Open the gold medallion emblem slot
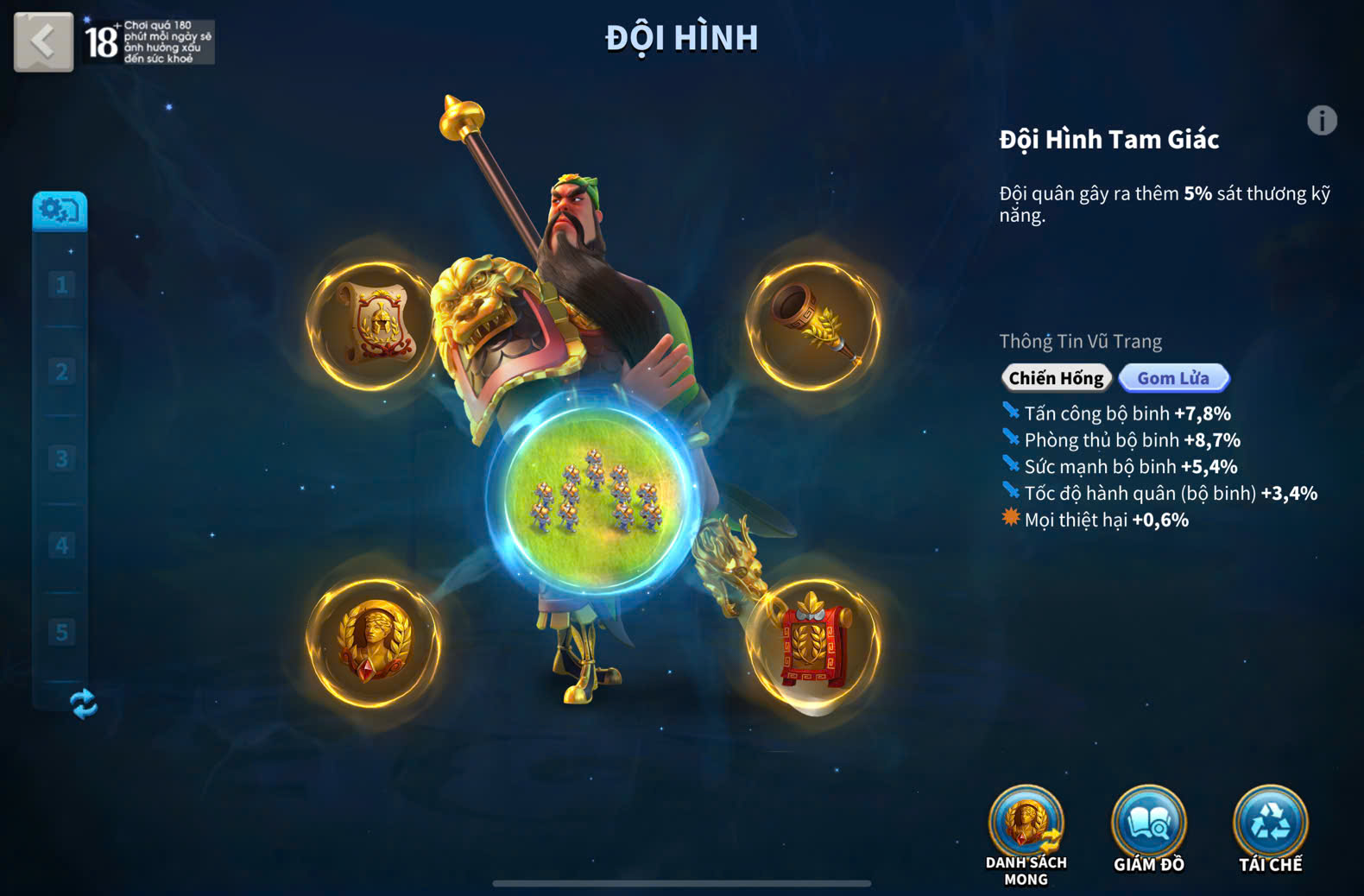This screenshot has height=896, width=1364. tap(374, 643)
